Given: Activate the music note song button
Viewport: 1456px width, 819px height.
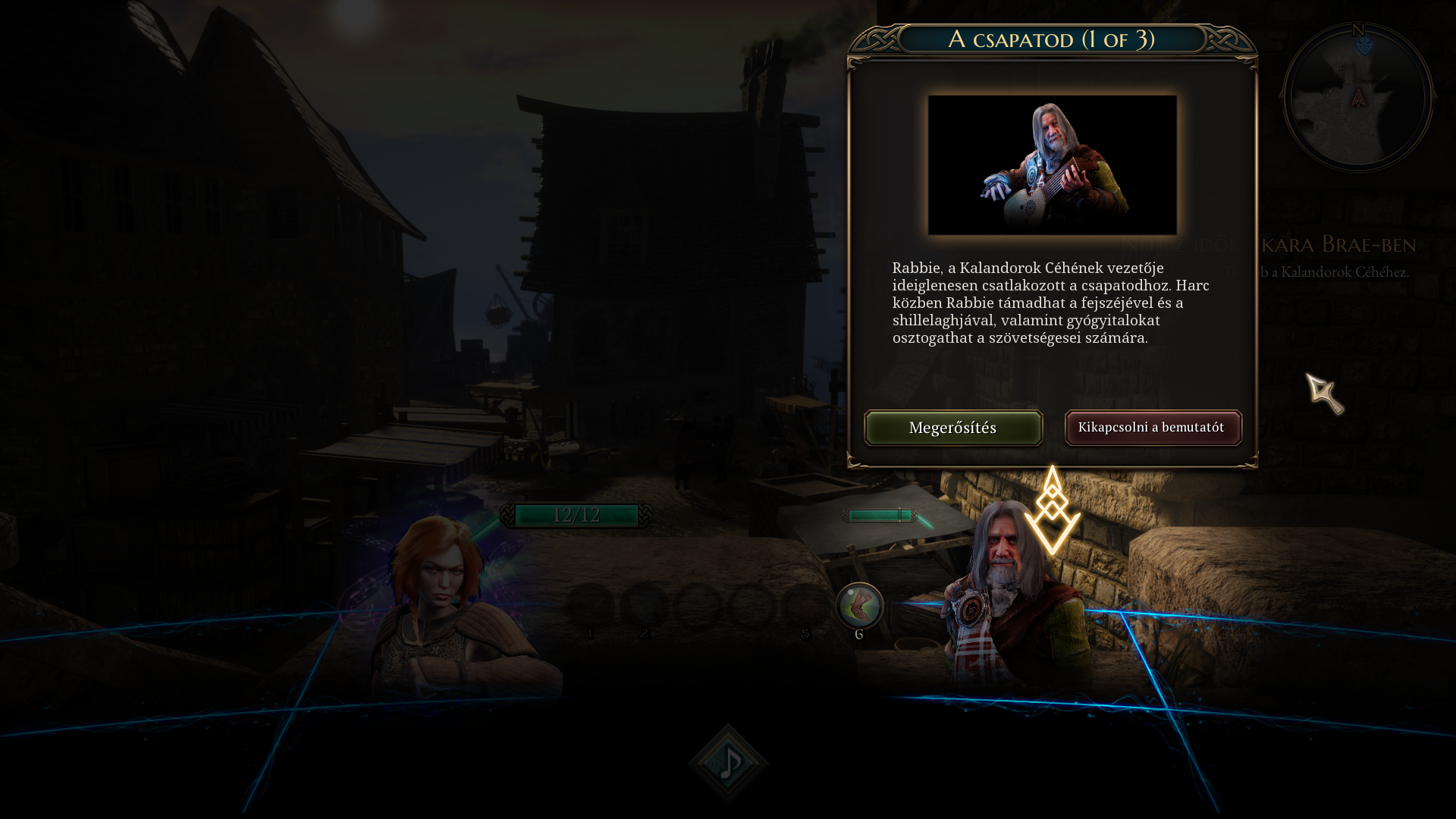Looking at the screenshot, I should [x=728, y=763].
